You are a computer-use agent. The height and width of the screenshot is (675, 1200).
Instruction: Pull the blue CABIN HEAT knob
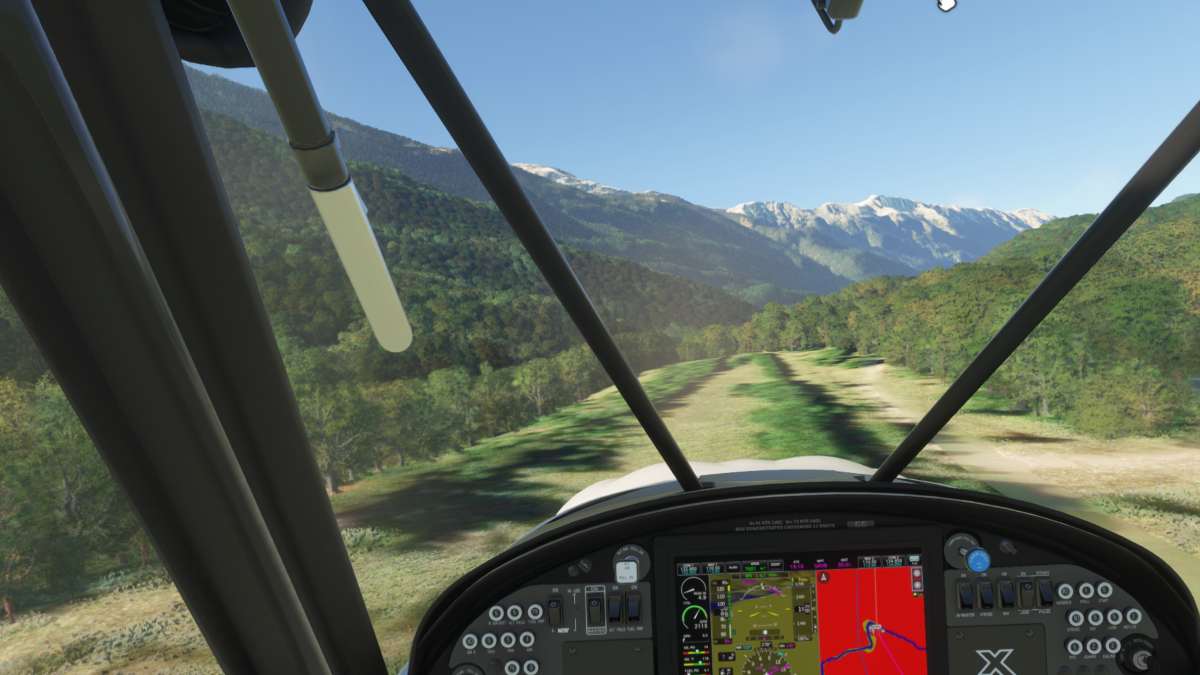click(x=978, y=560)
